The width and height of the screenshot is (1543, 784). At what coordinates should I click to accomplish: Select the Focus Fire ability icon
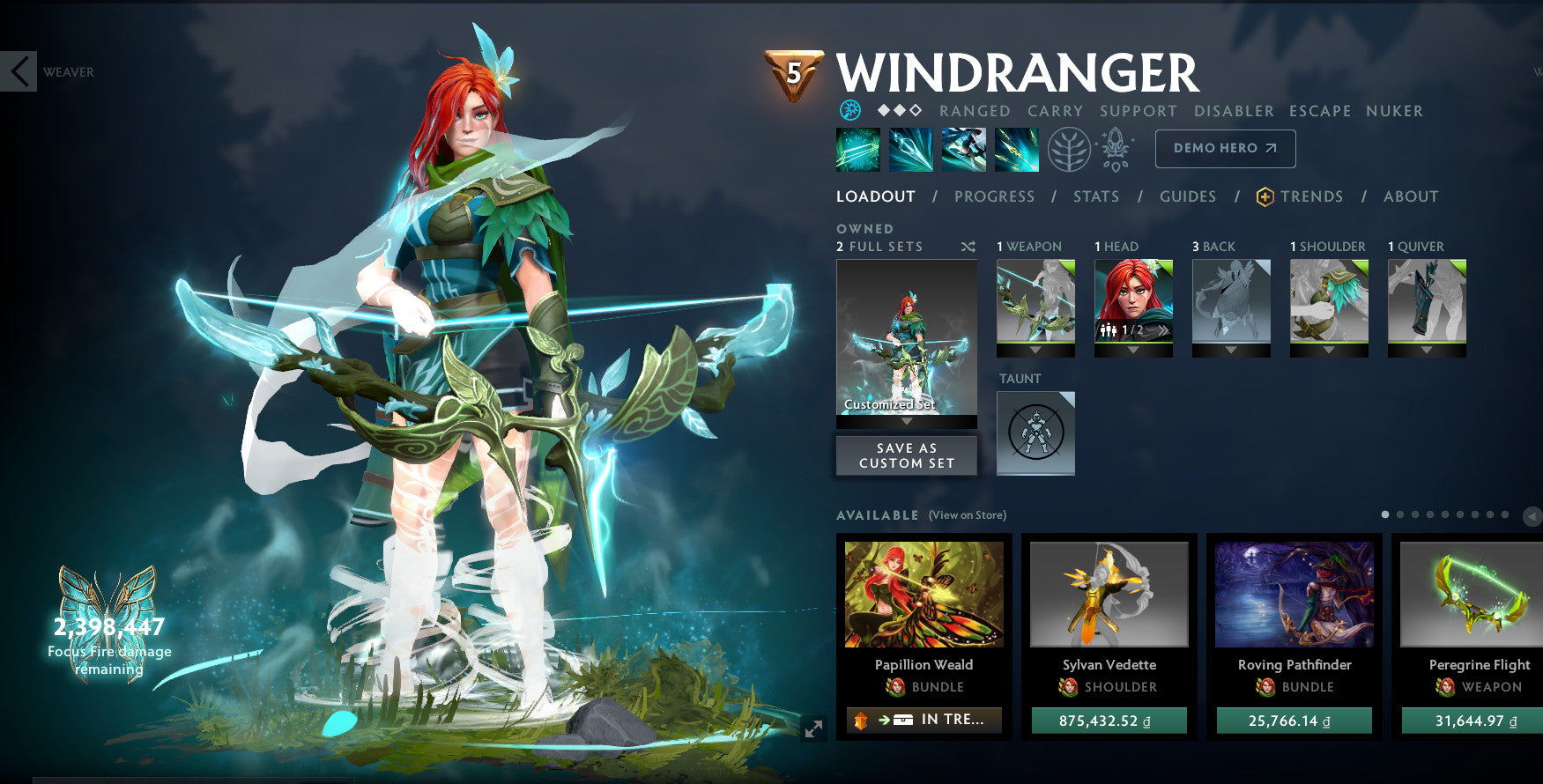pos(1017,148)
